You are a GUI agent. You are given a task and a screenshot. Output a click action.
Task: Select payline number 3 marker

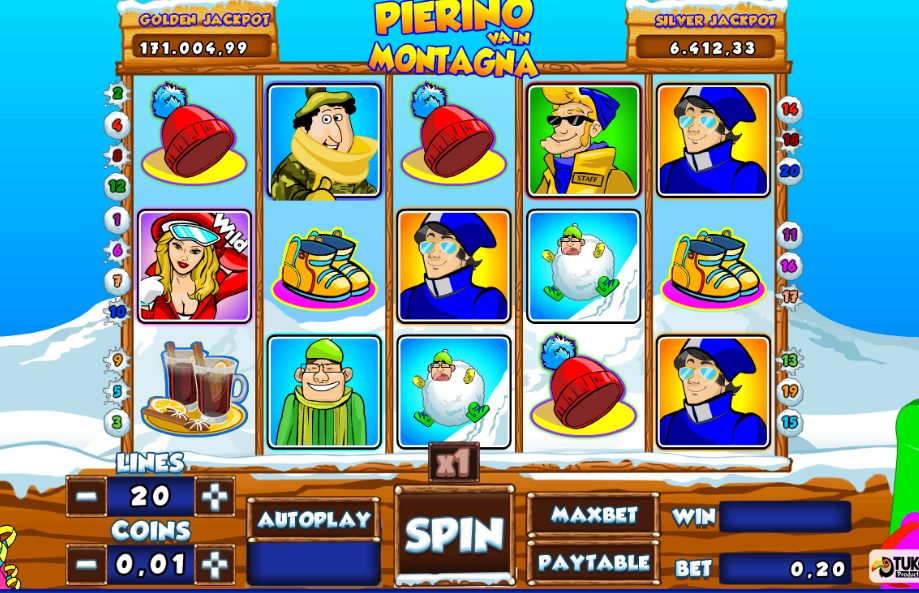[117, 422]
